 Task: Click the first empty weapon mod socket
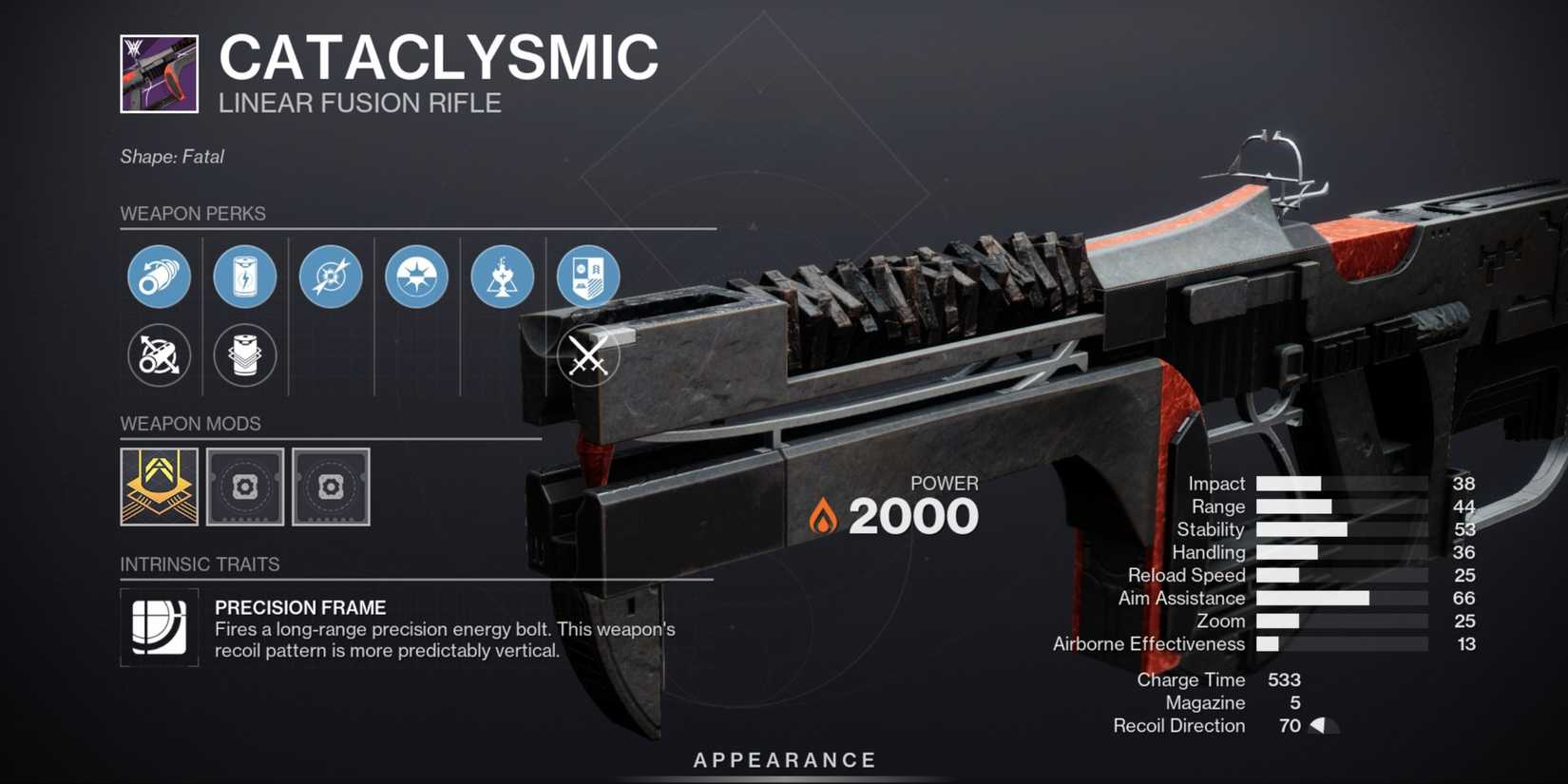(244, 488)
